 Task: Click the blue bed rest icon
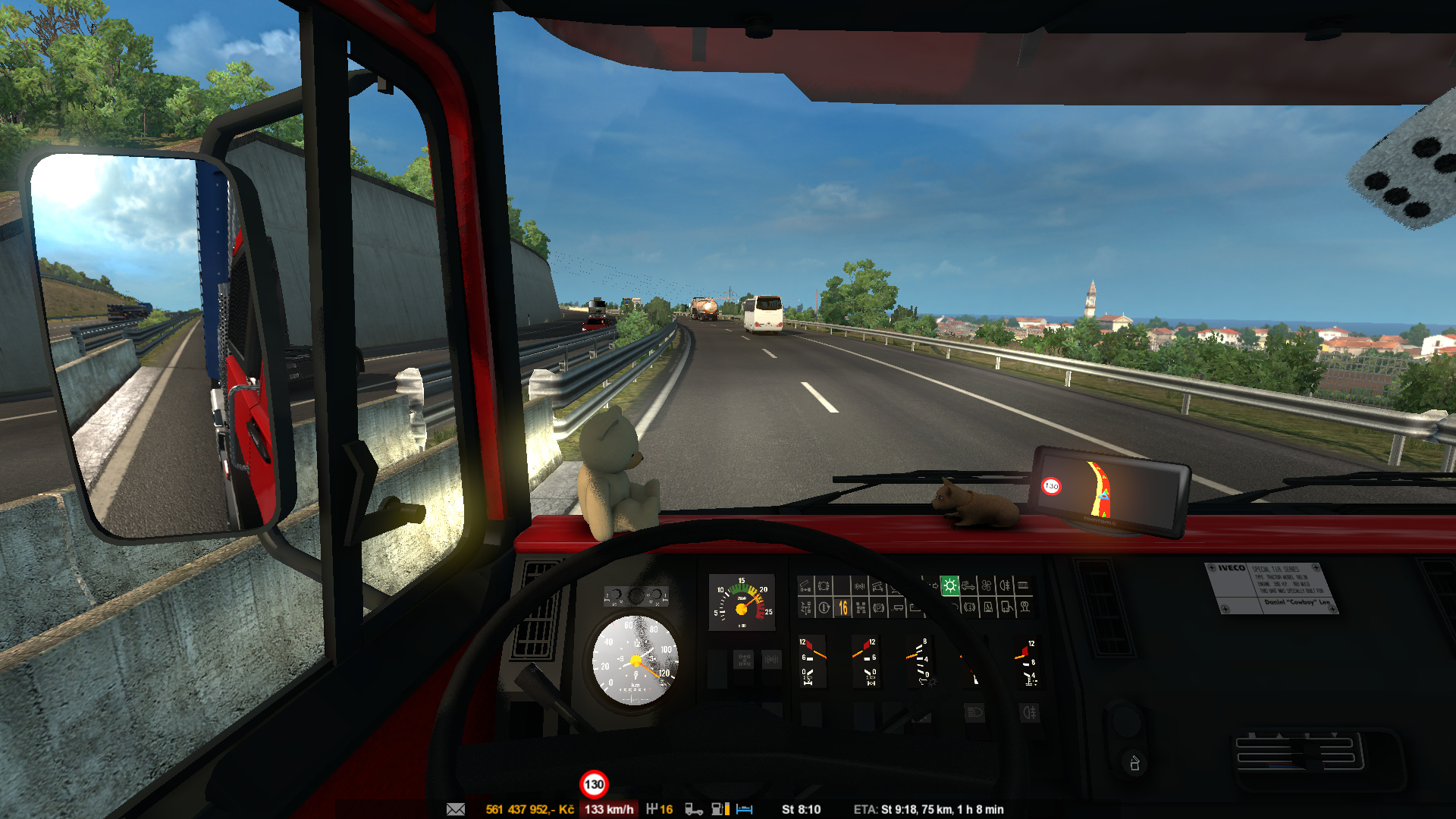(x=745, y=809)
